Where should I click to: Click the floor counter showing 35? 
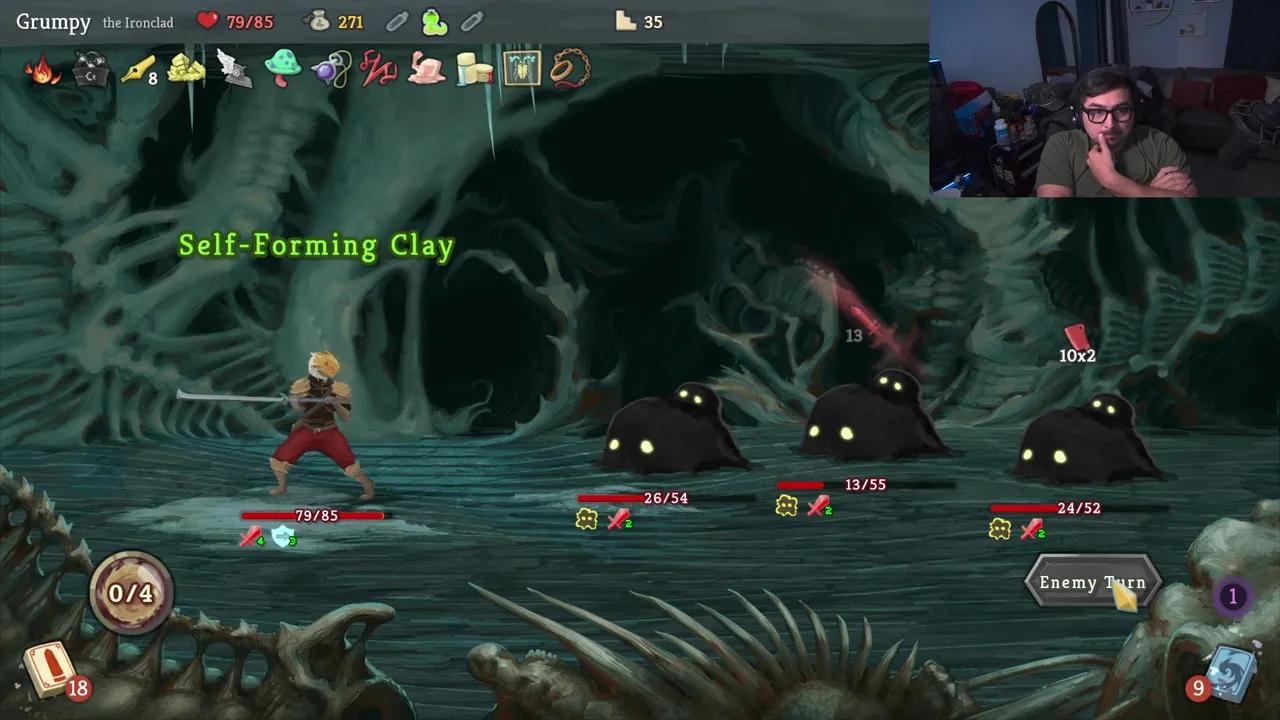639,21
